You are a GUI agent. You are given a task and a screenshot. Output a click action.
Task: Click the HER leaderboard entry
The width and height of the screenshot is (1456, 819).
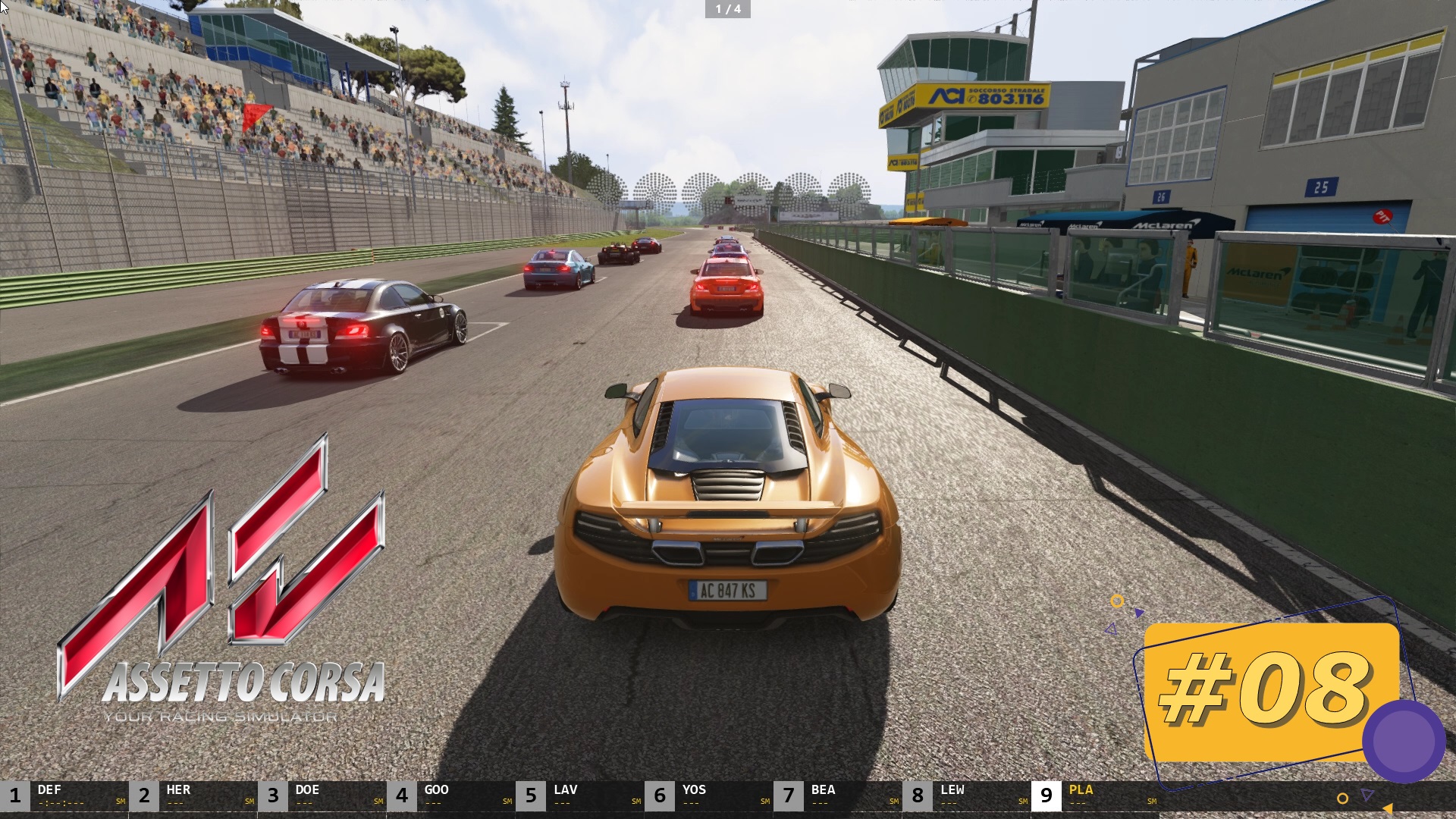(178, 789)
